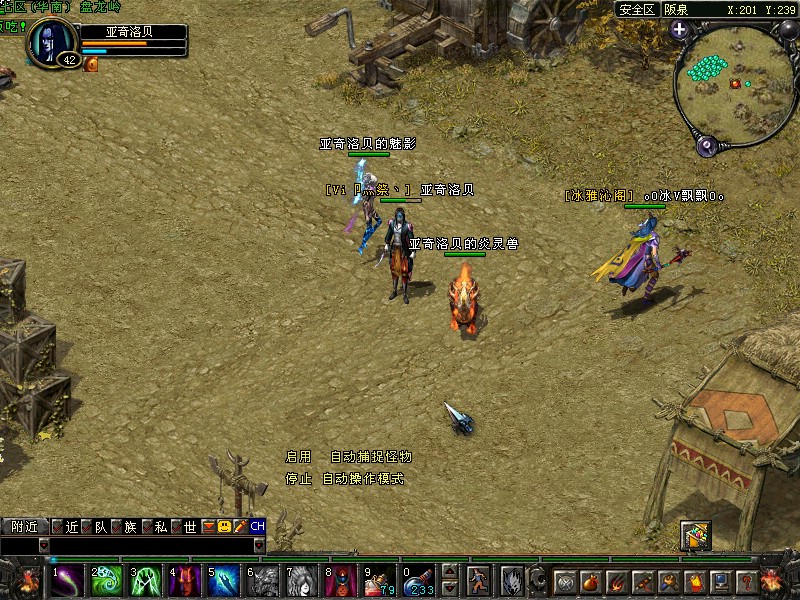800x600 pixels.
Task: Toggle the 世 world chat checkbox
Action: point(177,526)
